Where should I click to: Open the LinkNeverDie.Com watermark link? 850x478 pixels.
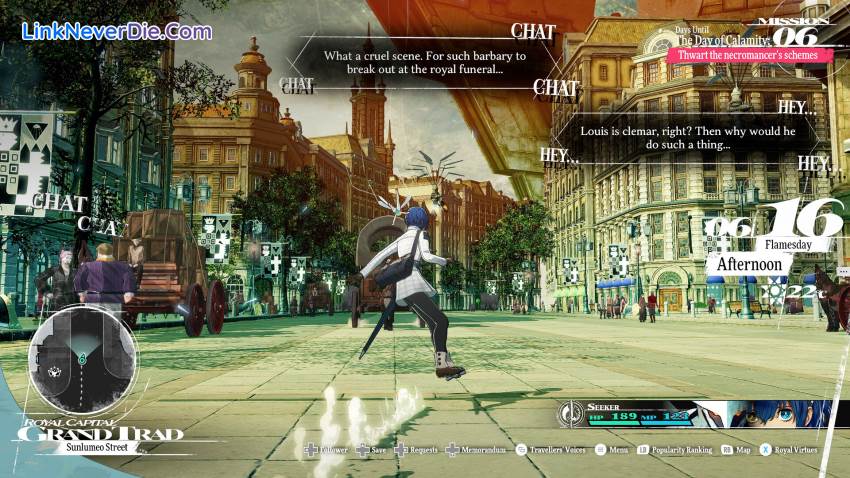(117, 31)
